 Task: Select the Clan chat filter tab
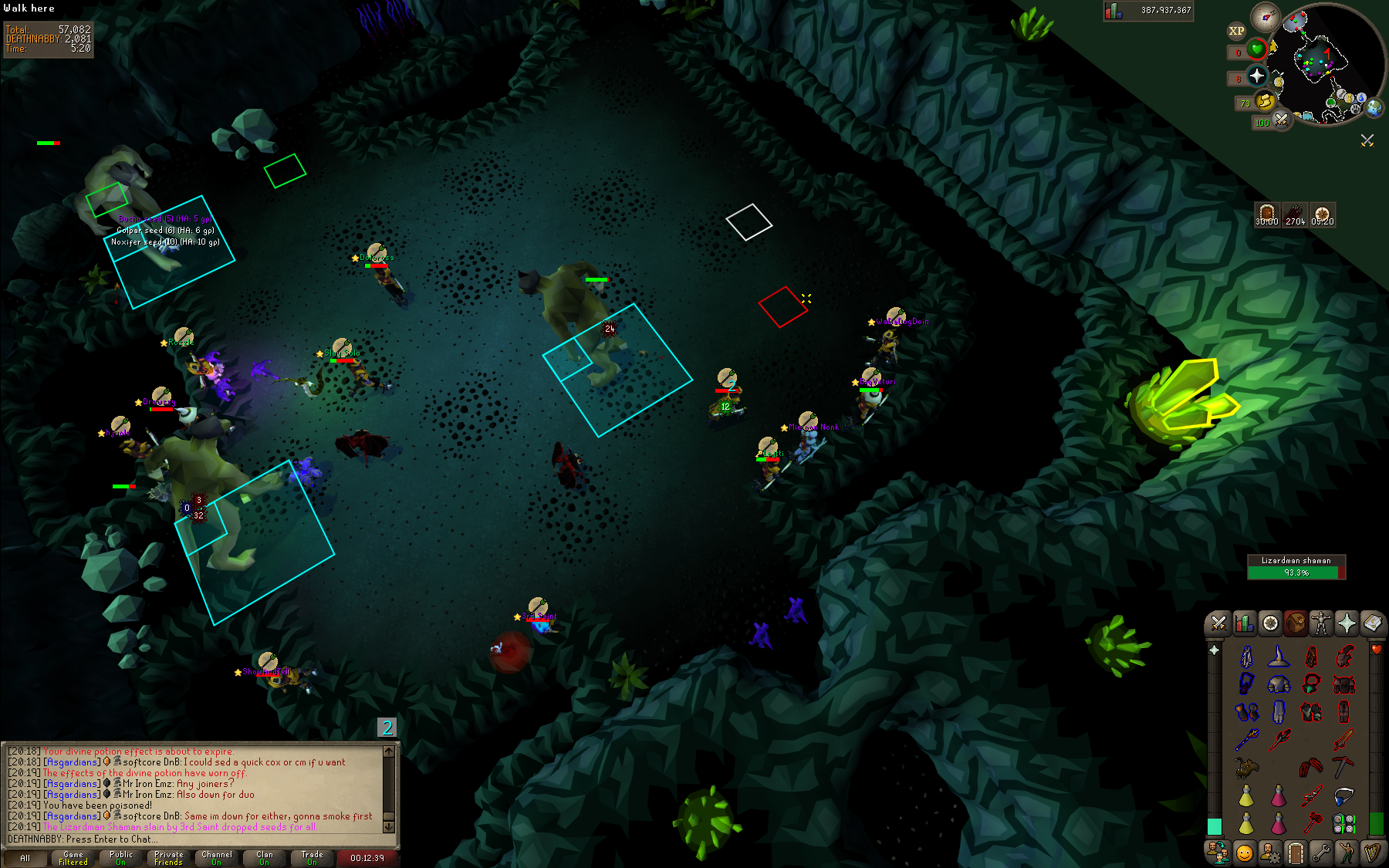[x=264, y=858]
